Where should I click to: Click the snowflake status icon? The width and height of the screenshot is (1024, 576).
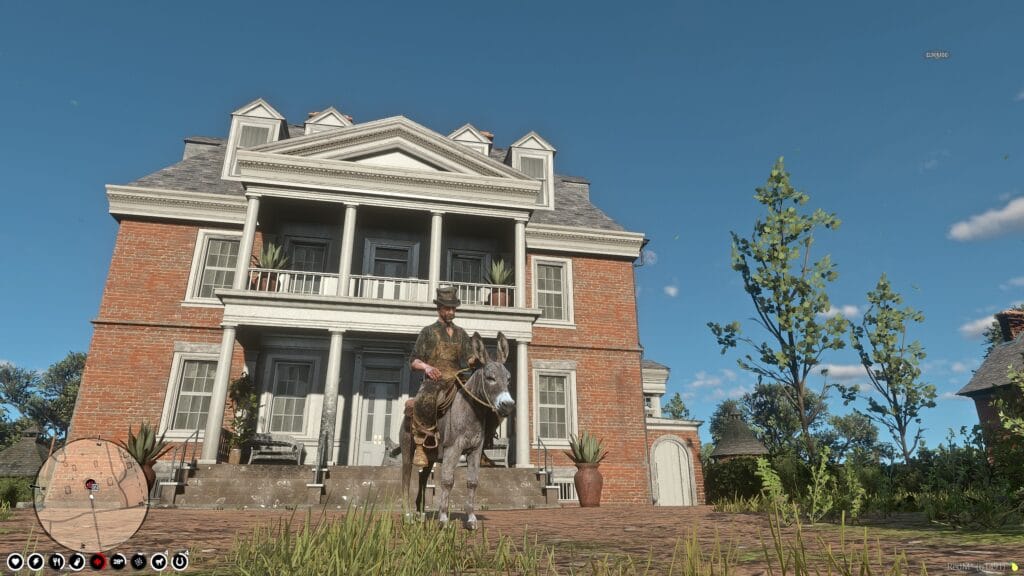pos(139,561)
